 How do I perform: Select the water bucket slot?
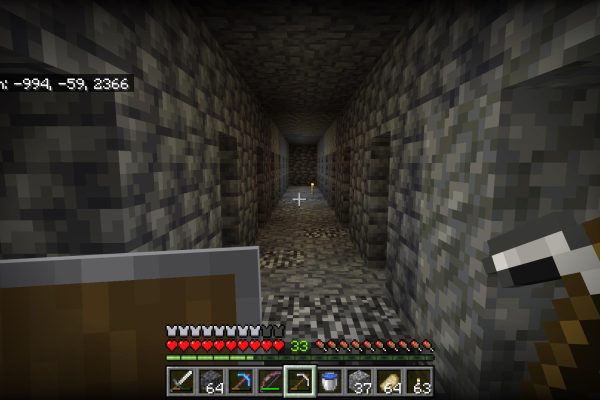point(328,381)
